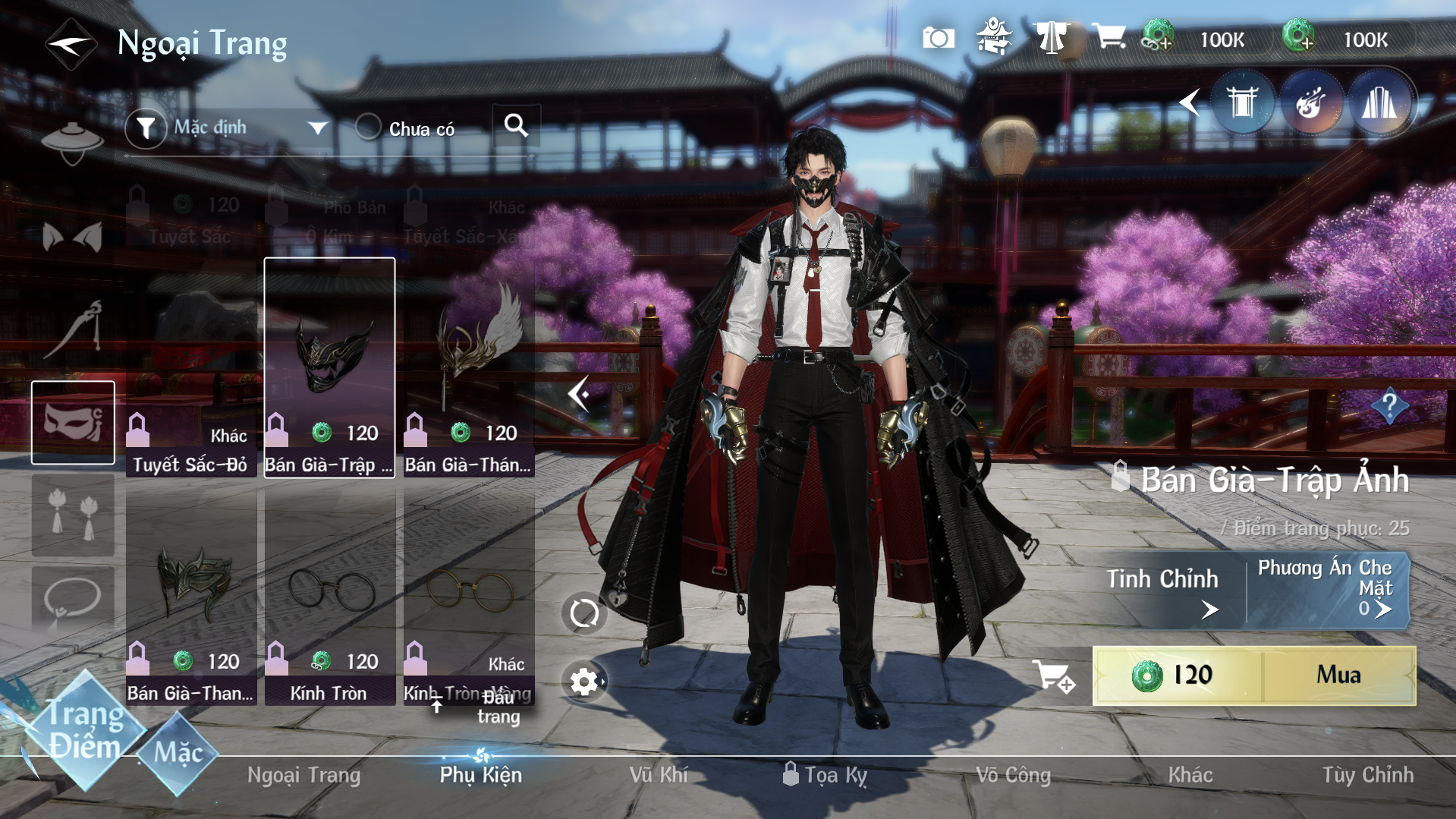
Task: Select the face mask category icon
Action: [x=73, y=422]
